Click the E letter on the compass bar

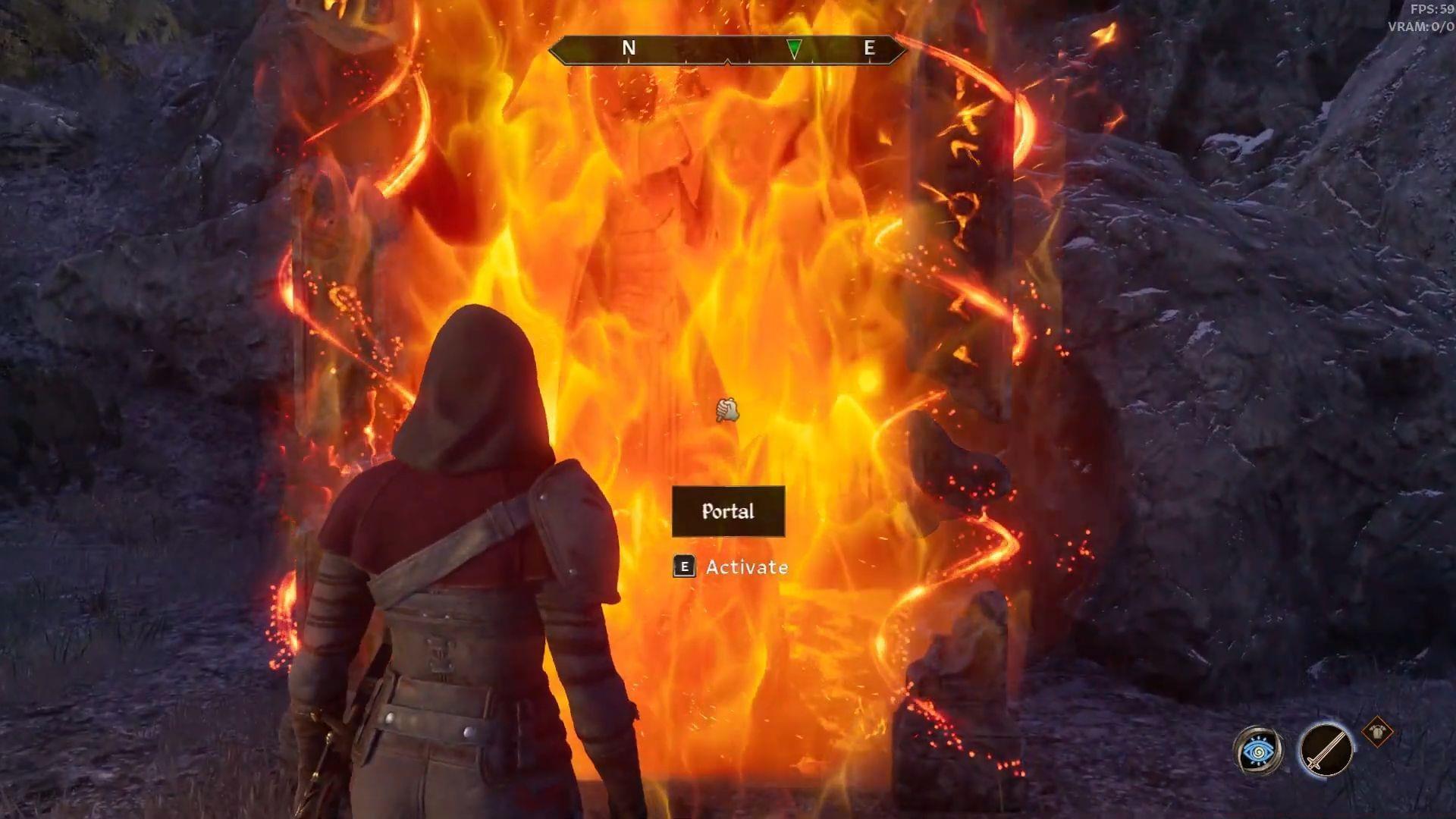pyautogui.click(x=871, y=49)
